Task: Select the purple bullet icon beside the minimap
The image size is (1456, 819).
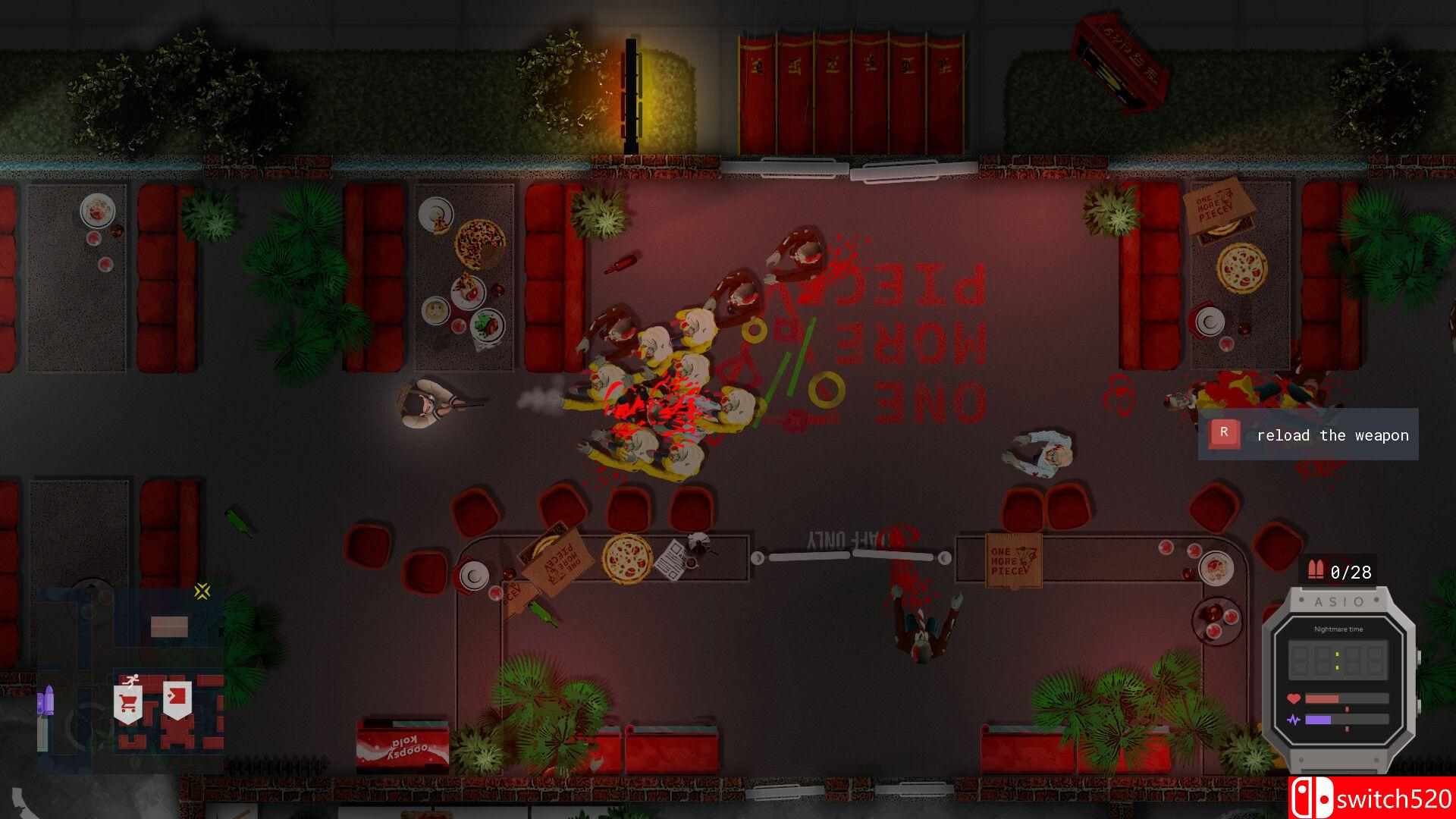Action: pyautogui.click(x=46, y=699)
